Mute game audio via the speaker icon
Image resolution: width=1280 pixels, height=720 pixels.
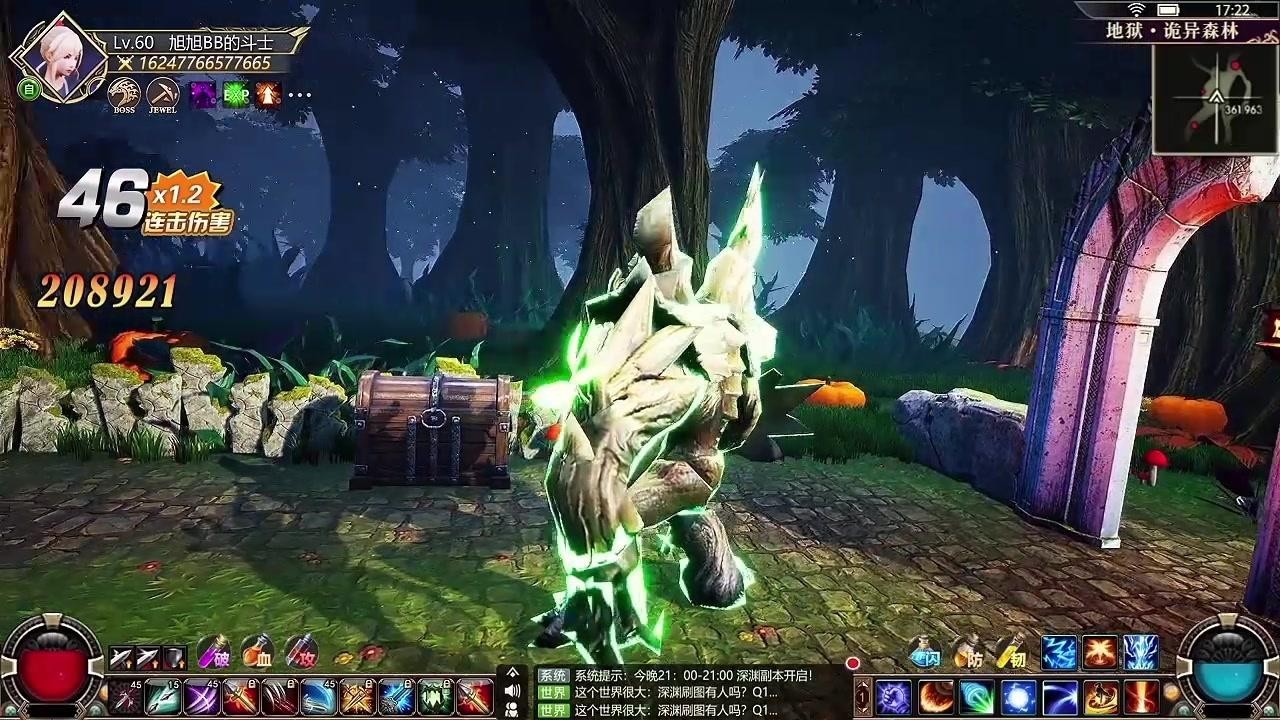click(x=511, y=690)
